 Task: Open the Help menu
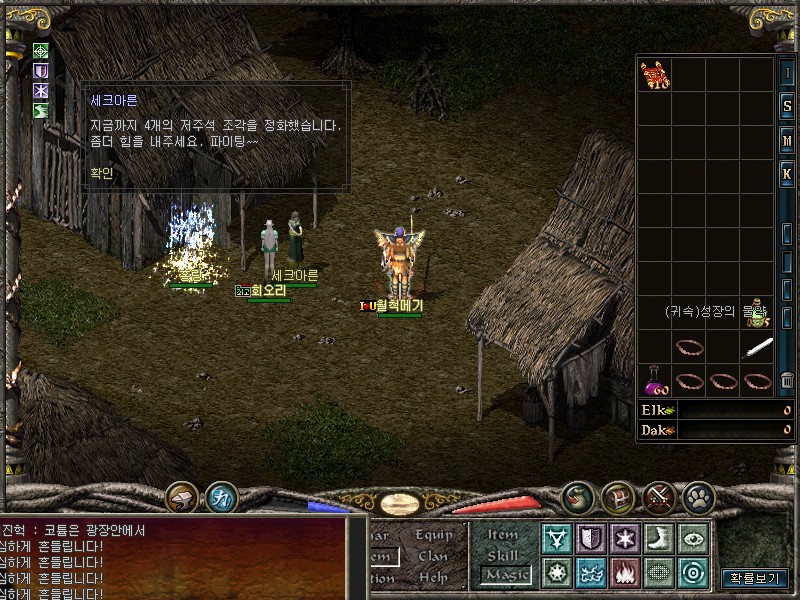click(x=434, y=577)
